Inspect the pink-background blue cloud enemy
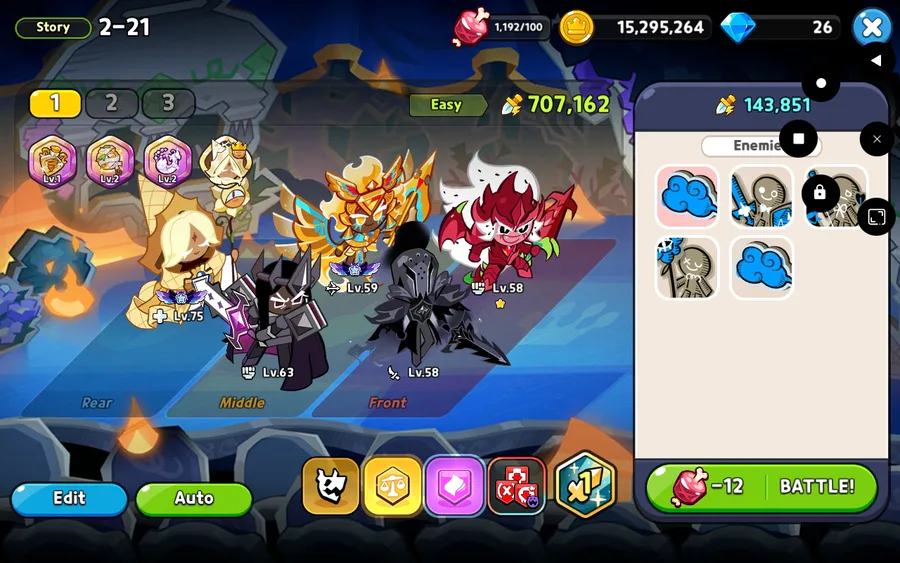Screen dimensions: 900x563 [687, 196]
